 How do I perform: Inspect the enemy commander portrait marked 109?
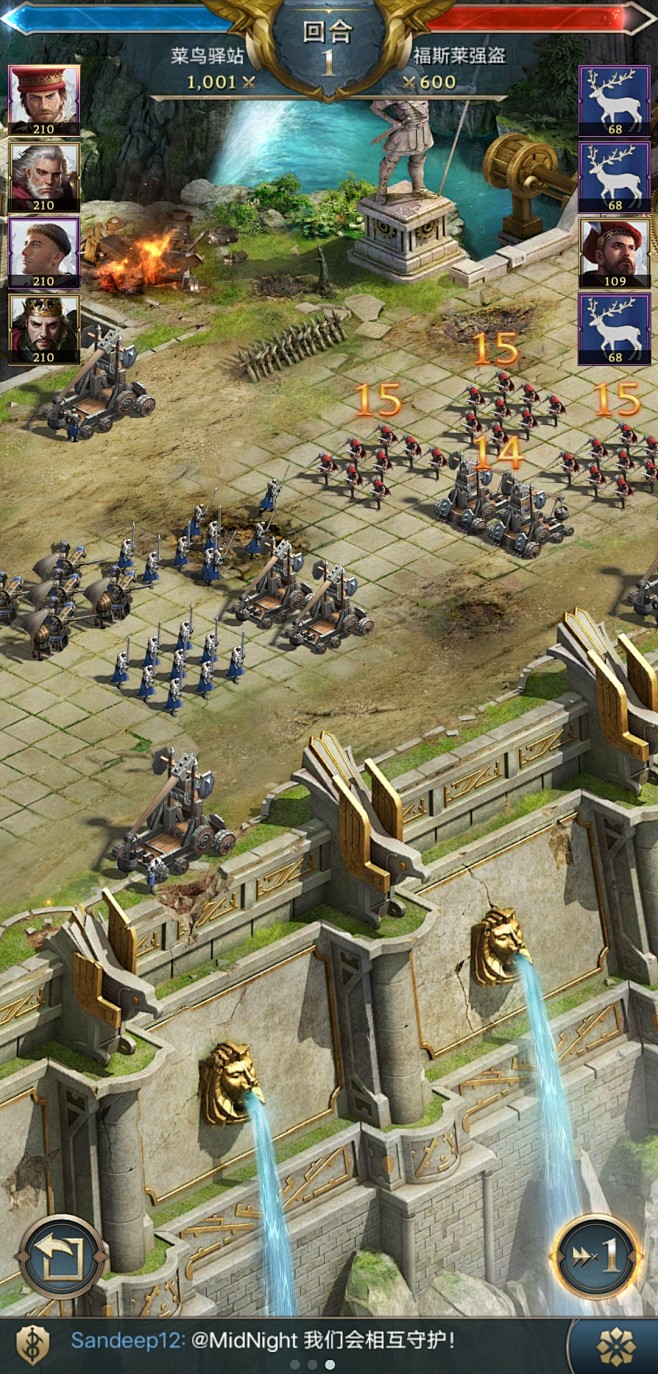[x=614, y=253]
